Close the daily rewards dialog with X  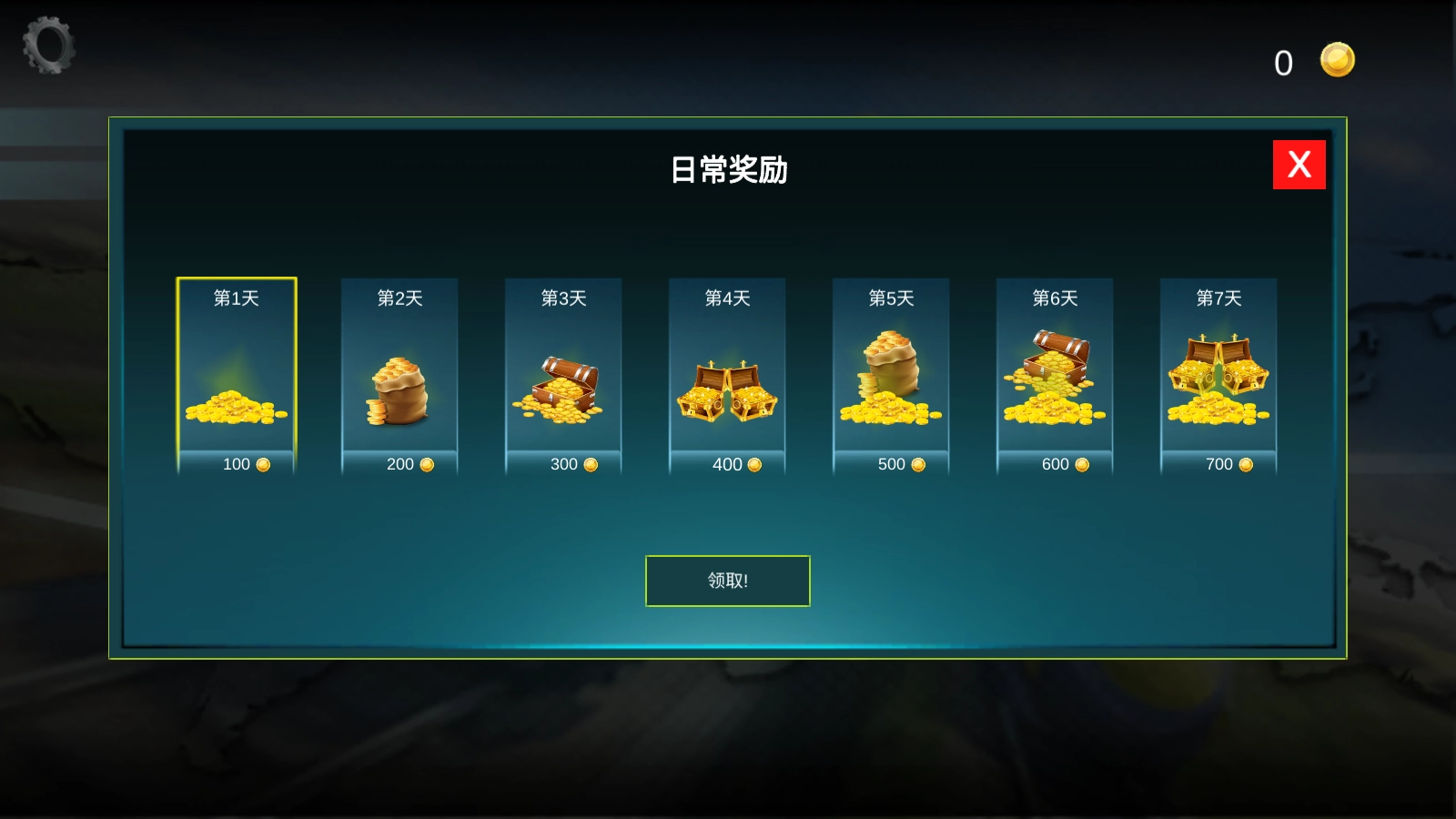tap(1299, 165)
